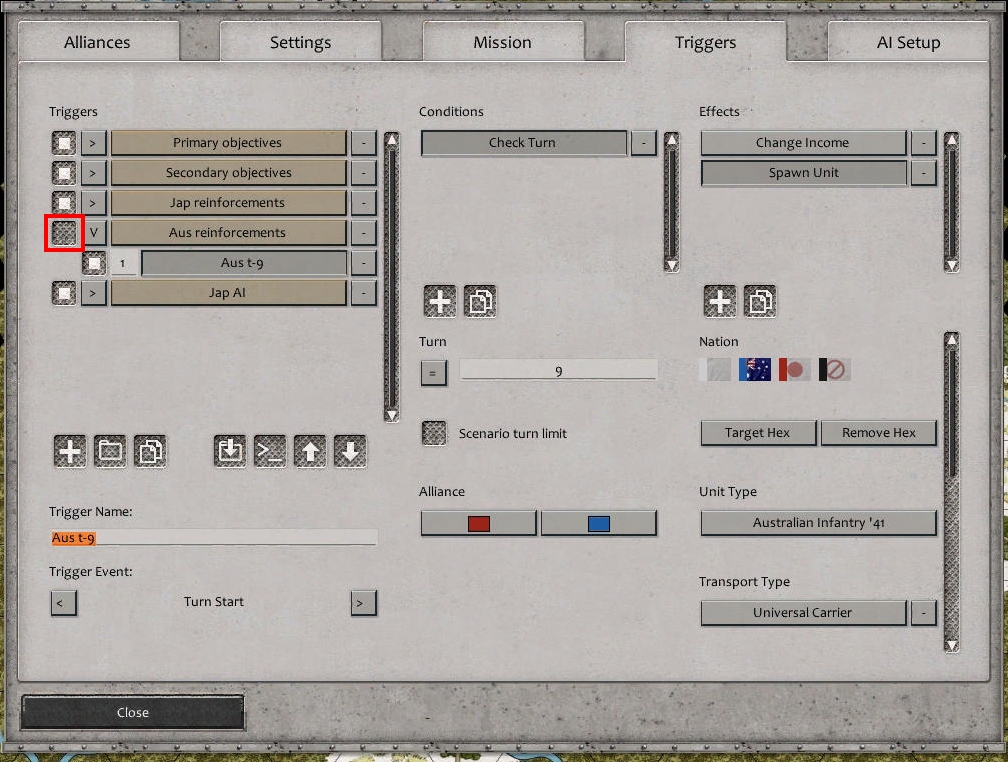Toggle the Aus reinforcements checkbox

pos(64,233)
